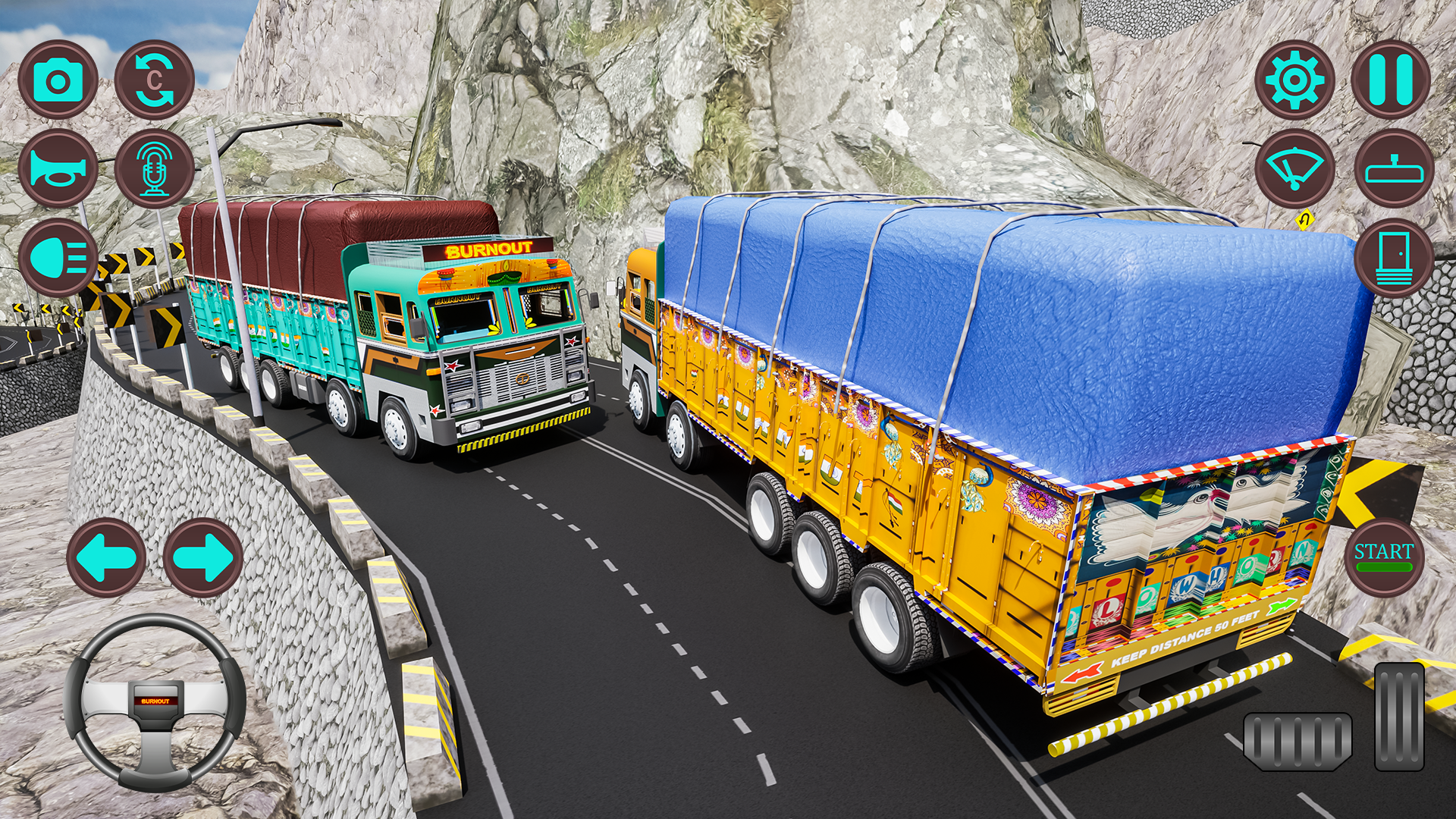1456x819 pixels.
Task: Activate the microphone icon
Action: coord(155,168)
